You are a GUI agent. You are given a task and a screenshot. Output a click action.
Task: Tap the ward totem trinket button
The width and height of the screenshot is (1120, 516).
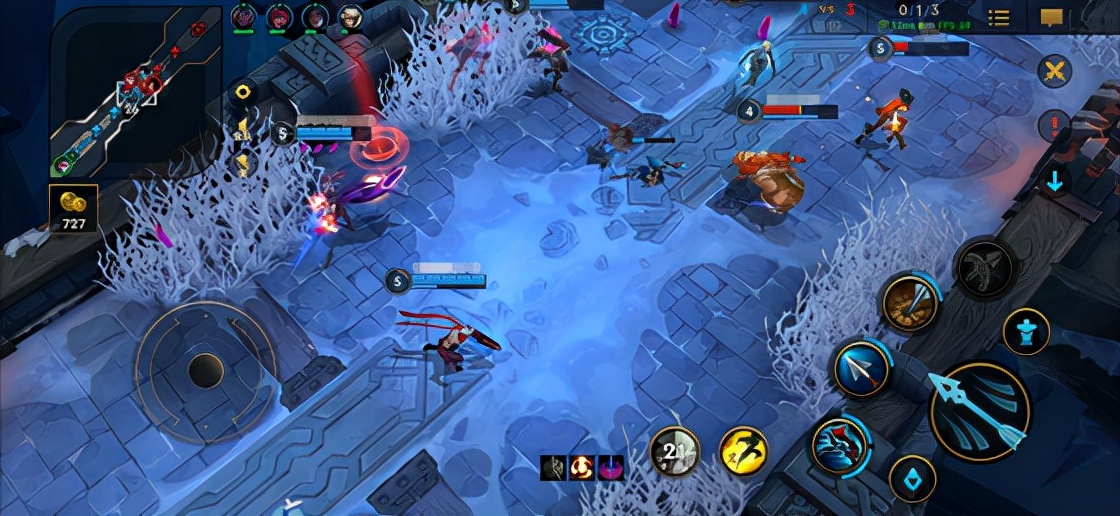click(1026, 331)
